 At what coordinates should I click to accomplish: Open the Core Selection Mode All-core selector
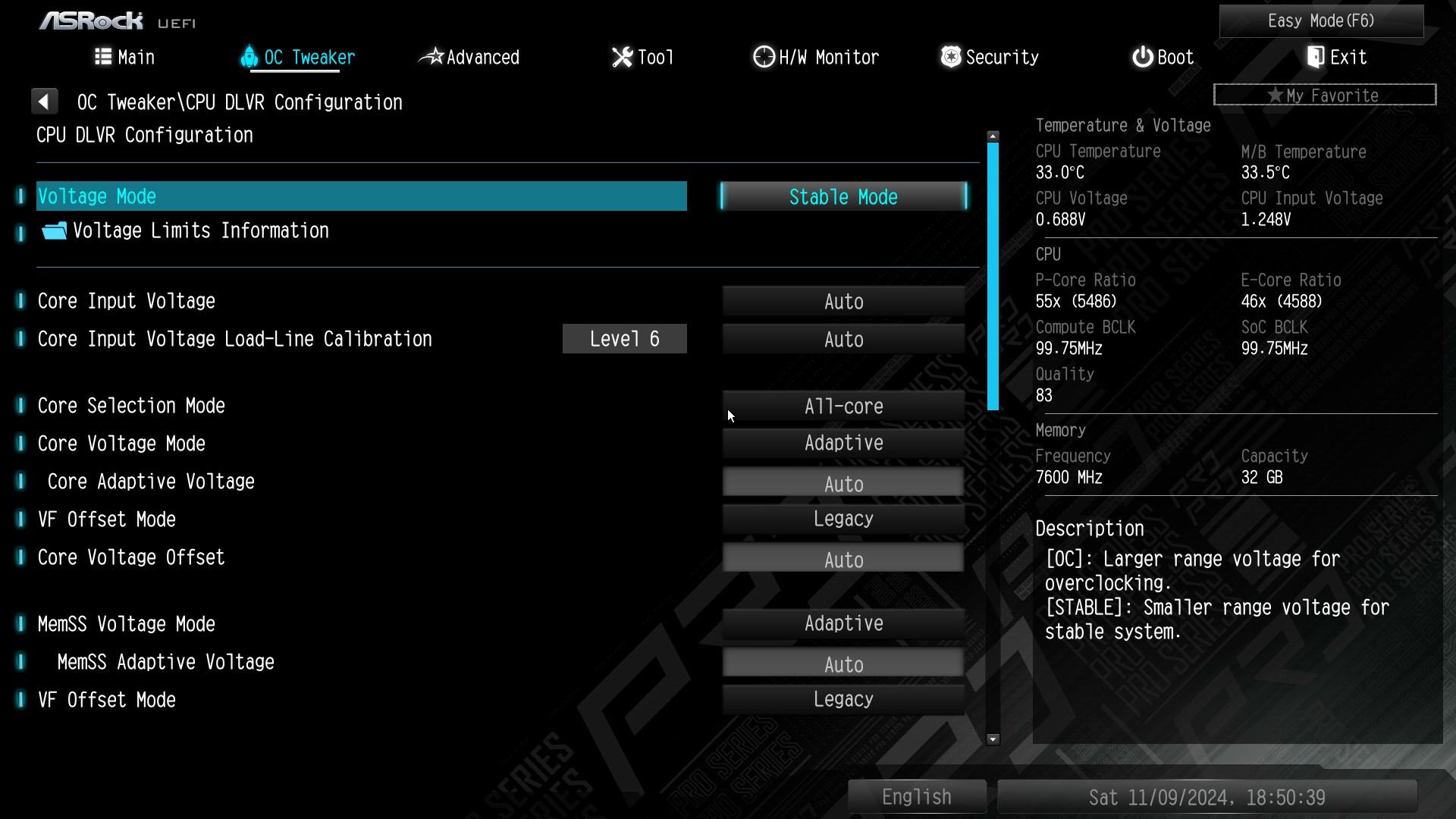[x=843, y=406]
